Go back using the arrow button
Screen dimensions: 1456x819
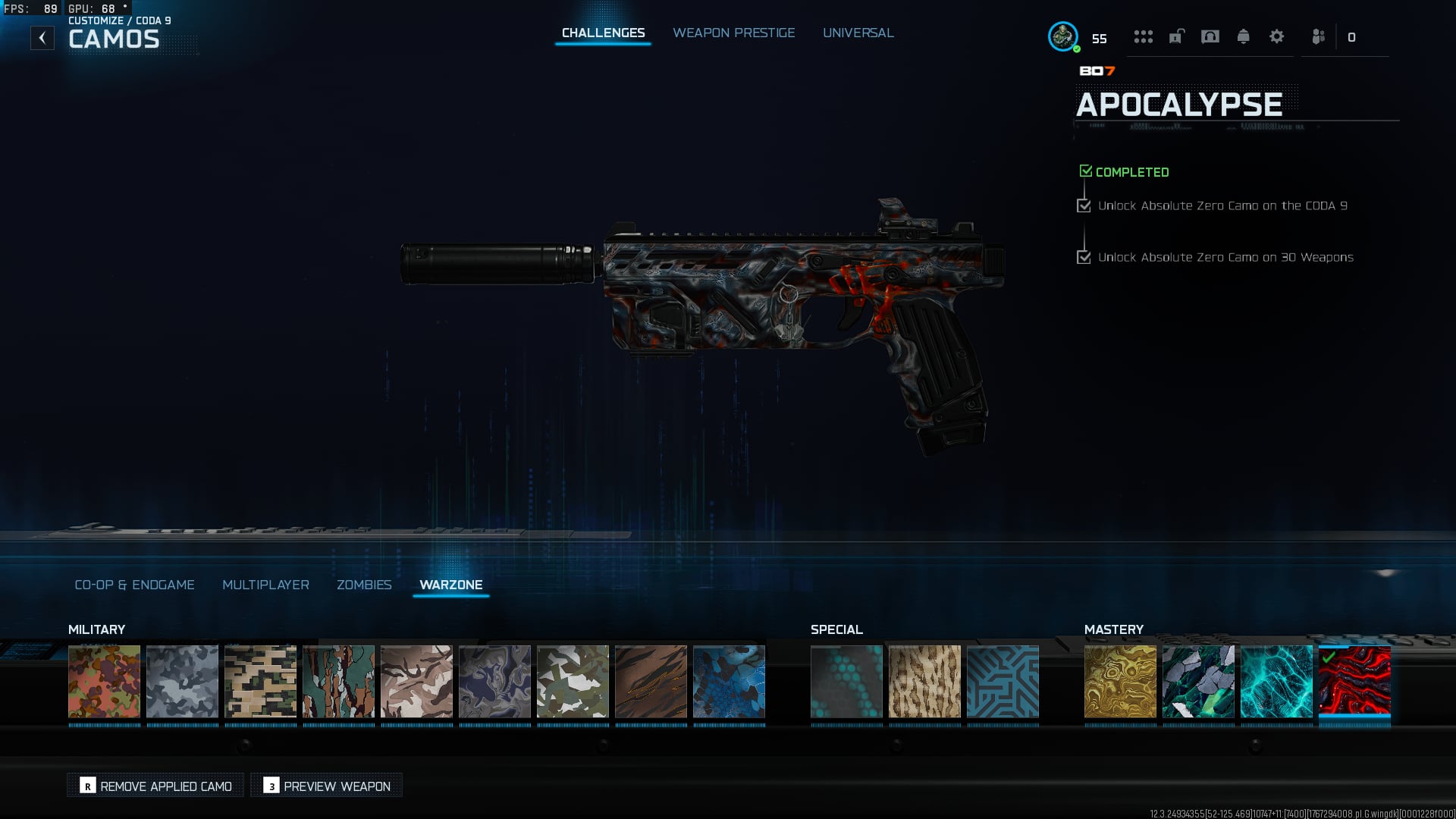coord(42,38)
